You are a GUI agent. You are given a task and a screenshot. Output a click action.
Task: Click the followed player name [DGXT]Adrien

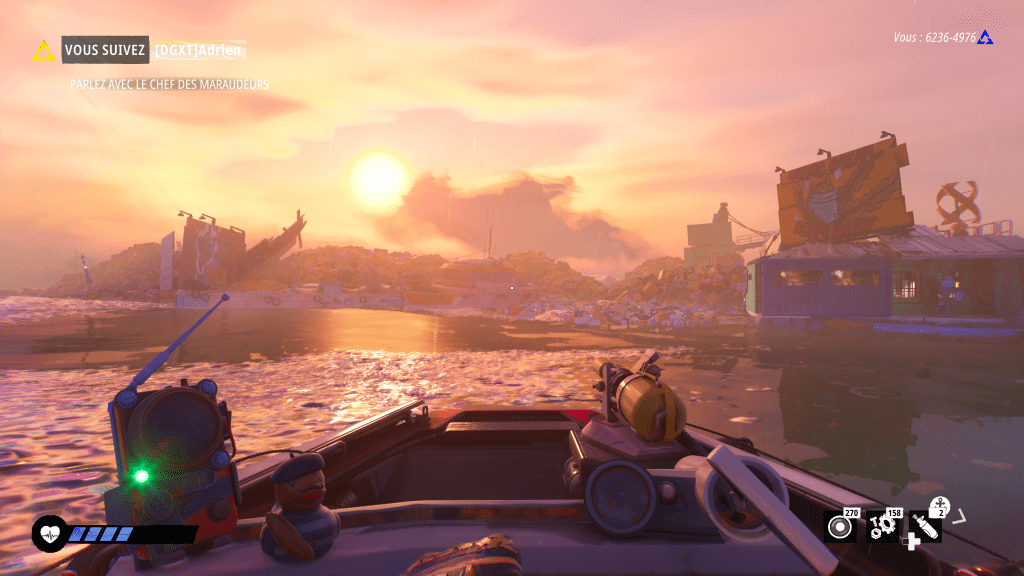tap(199, 50)
